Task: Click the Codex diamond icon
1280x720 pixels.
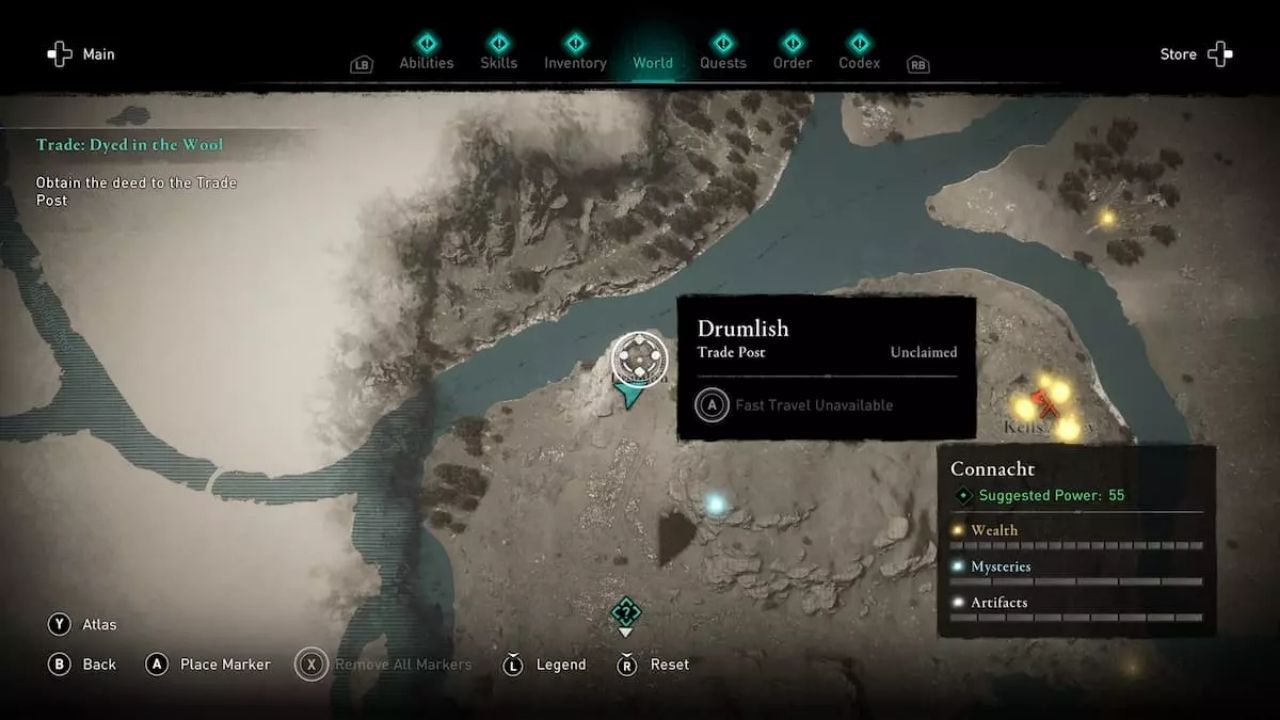Action: (858, 43)
